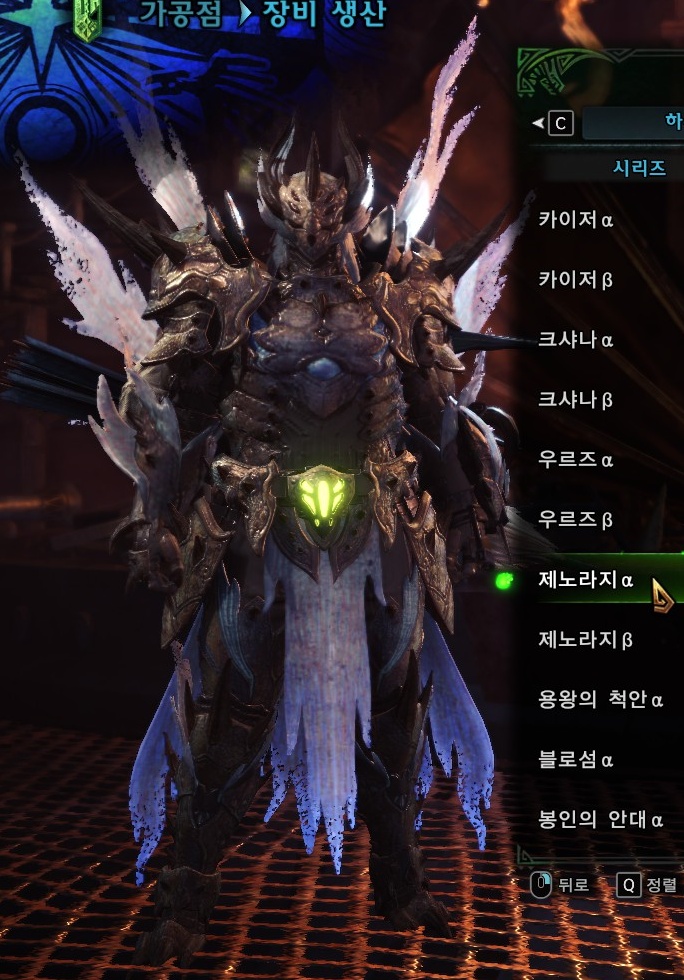Viewport: 684px width, 980px height.
Task: Switch to the 제노라지β series
Action: coord(586,639)
